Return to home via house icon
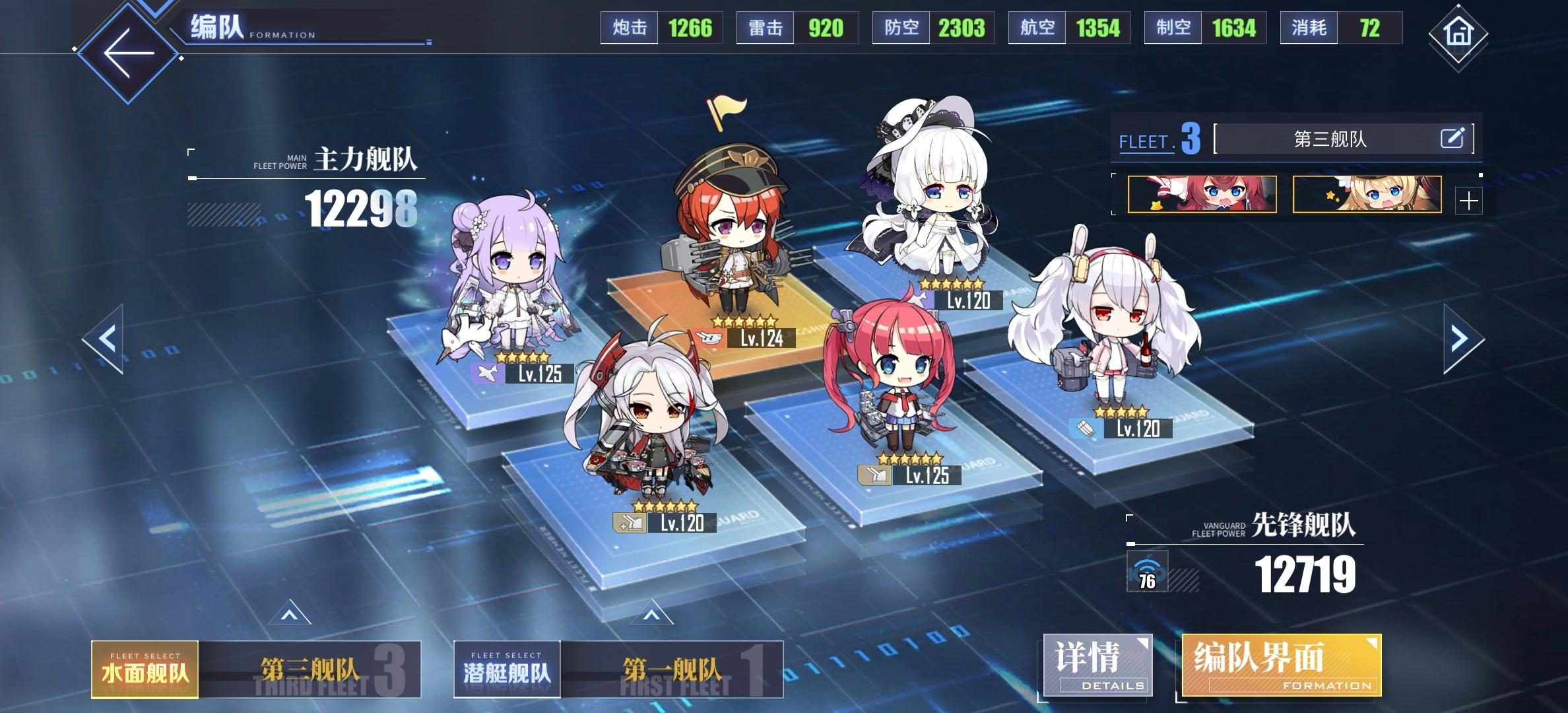This screenshot has width=1568, height=713. 1458,32
